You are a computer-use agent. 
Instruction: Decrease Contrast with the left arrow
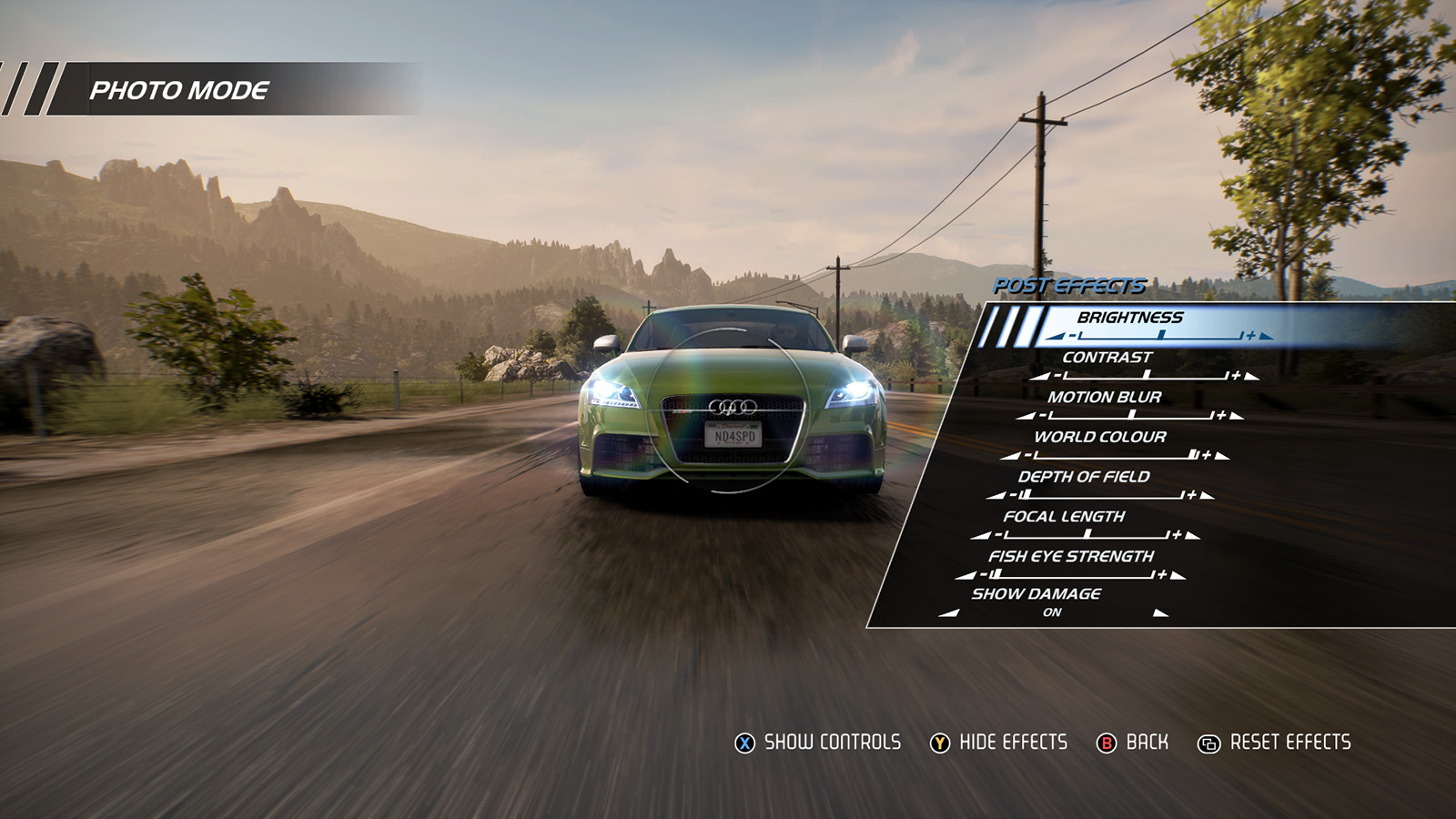click(1039, 376)
